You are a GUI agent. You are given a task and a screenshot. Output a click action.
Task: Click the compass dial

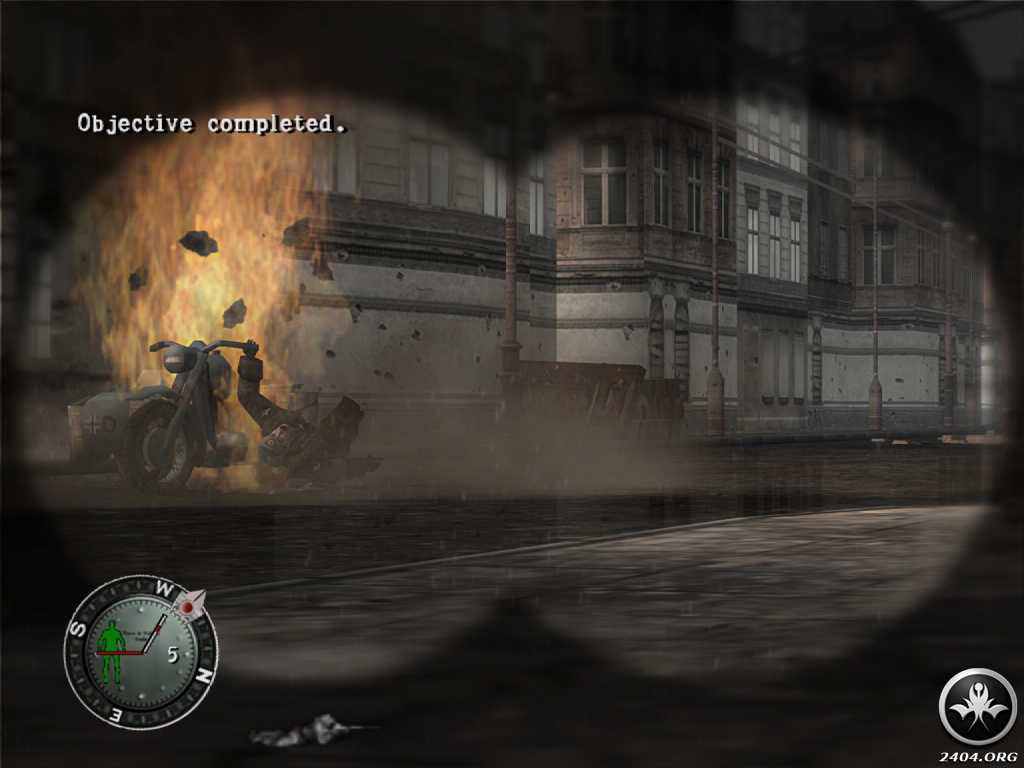141,651
